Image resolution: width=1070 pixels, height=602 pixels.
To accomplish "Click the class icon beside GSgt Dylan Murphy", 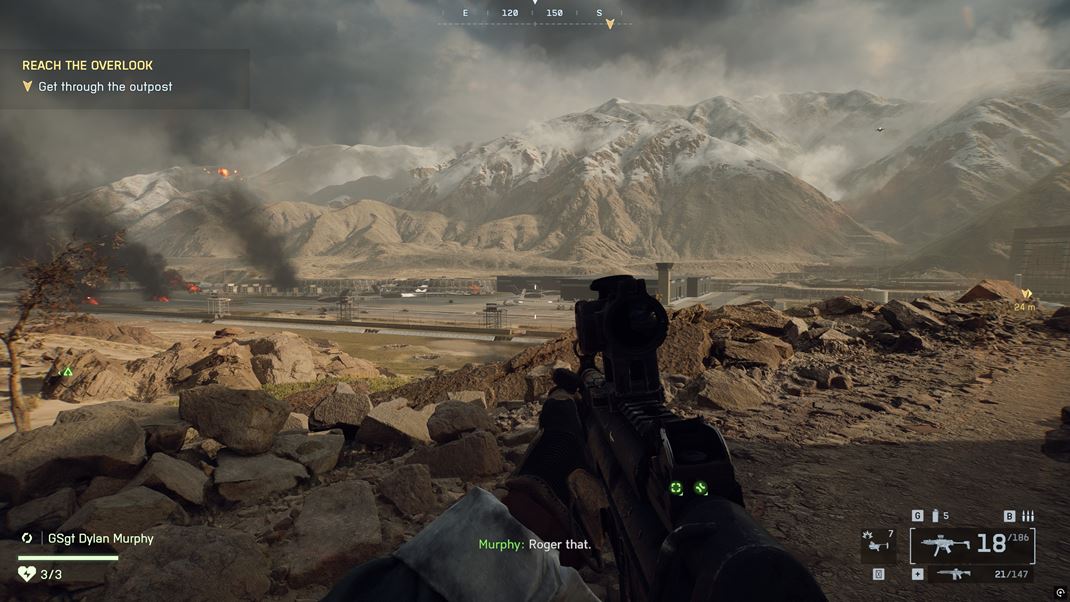I will click(x=27, y=538).
